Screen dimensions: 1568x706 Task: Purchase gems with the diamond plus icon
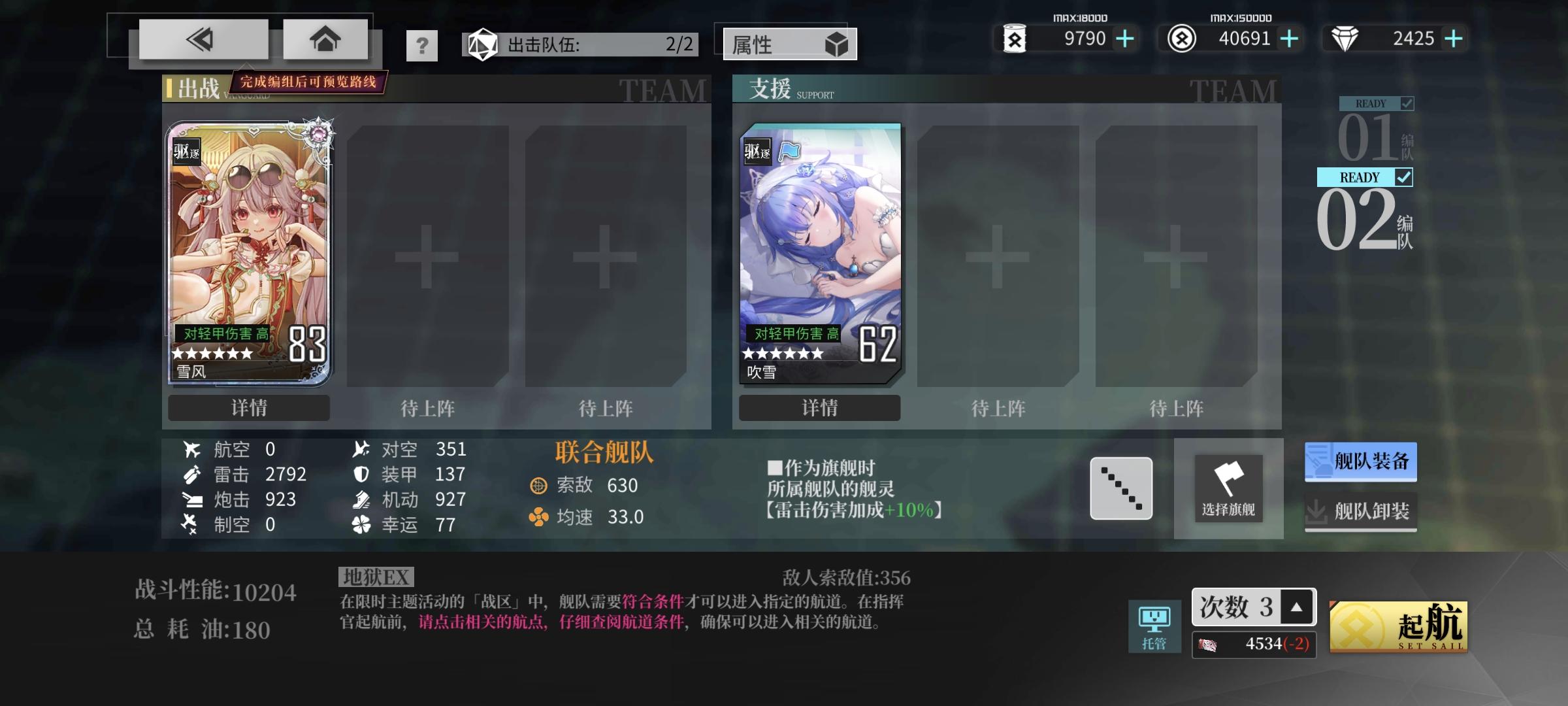pyautogui.click(x=1453, y=39)
